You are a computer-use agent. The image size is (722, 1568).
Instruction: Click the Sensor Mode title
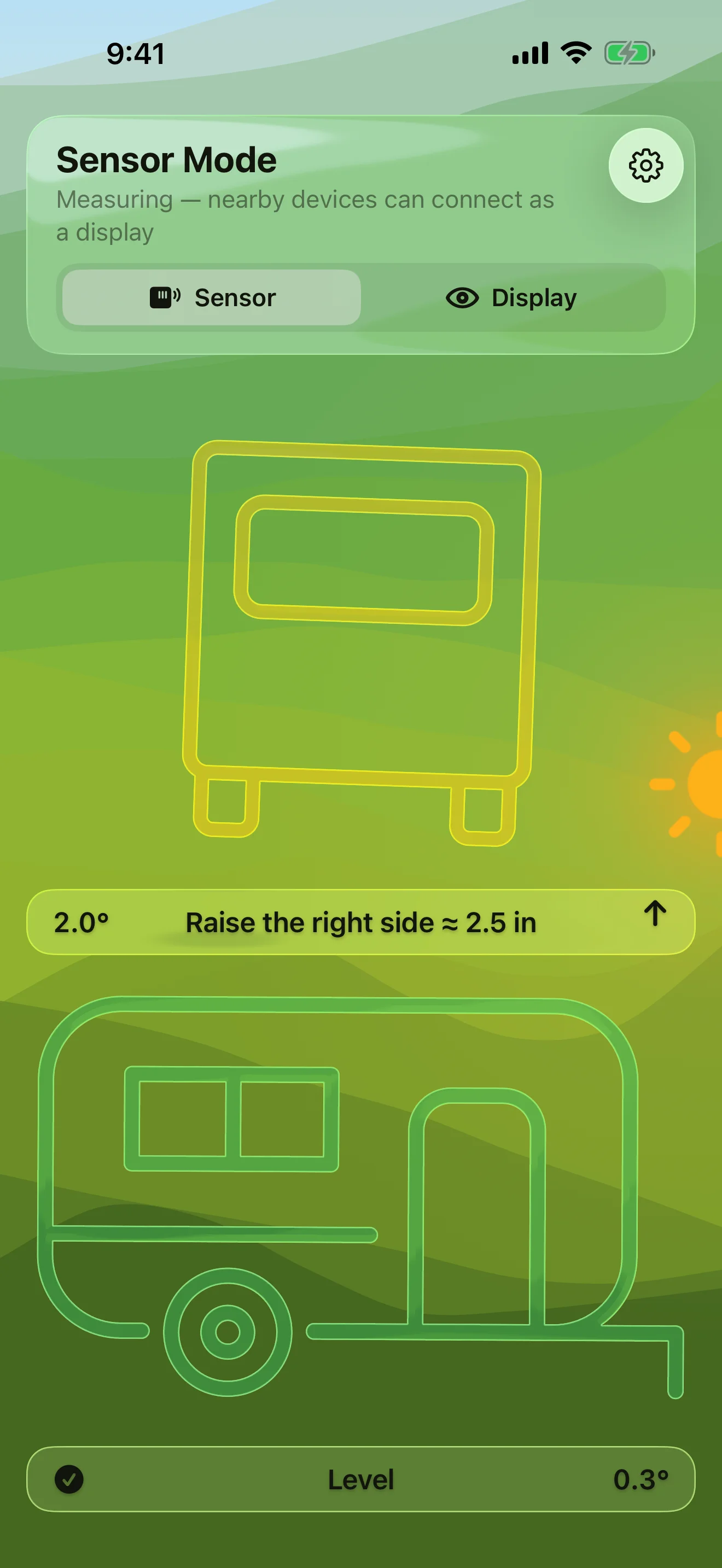166,160
